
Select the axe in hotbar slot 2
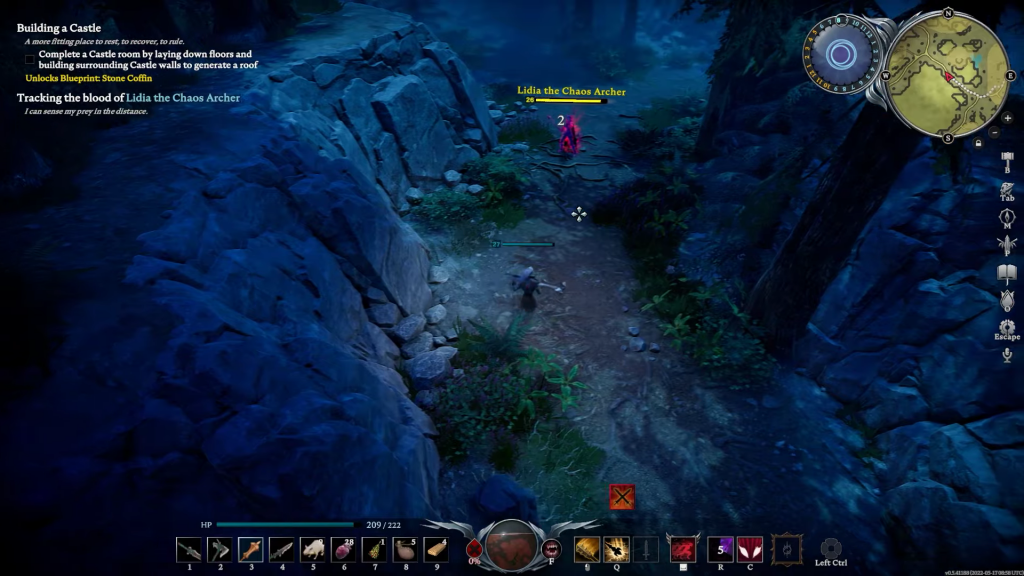pyautogui.click(x=220, y=548)
